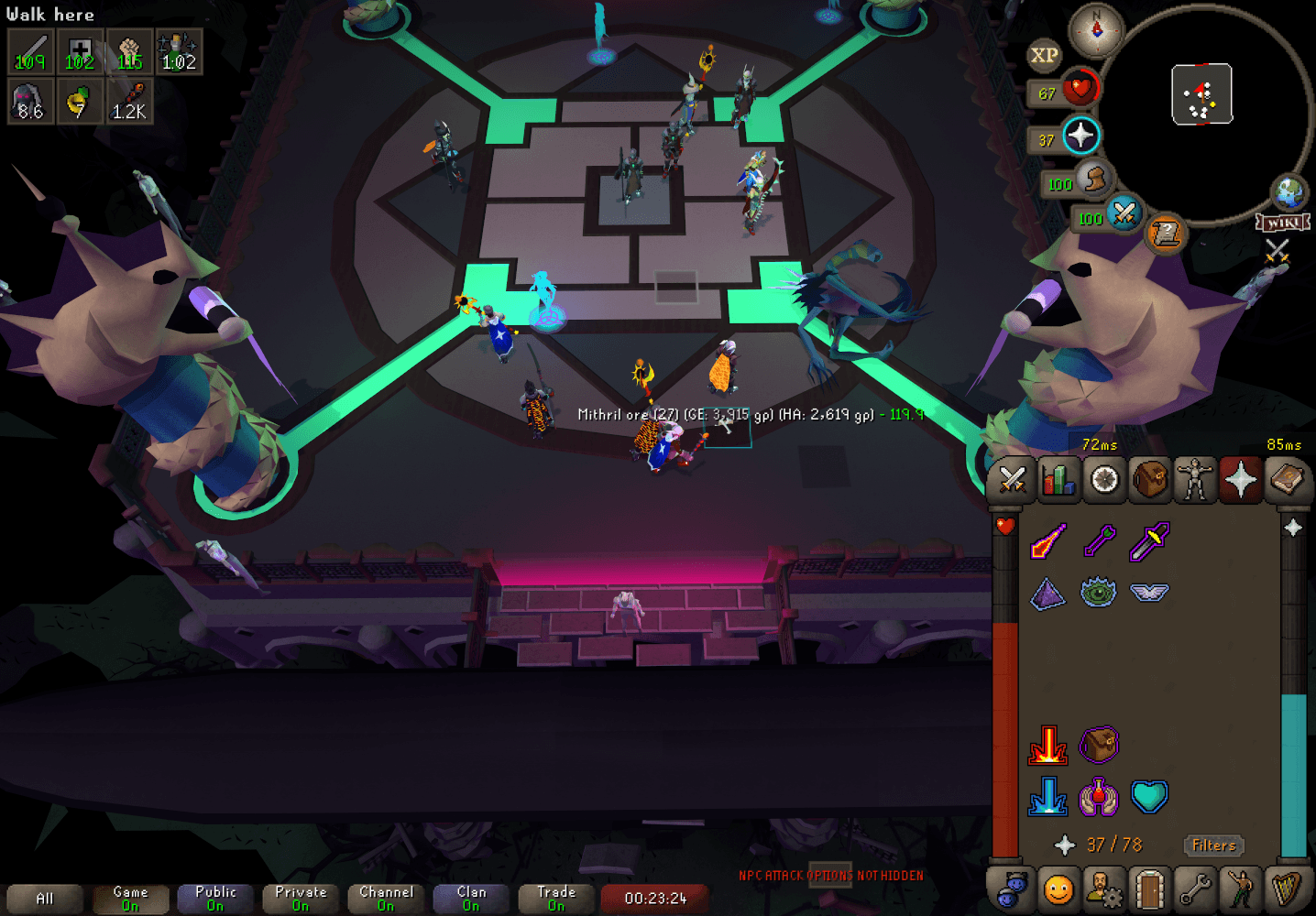Viewport: 1316px width, 916px height.
Task: Open the Worn Equipment tab
Action: tap(1196, 479)
